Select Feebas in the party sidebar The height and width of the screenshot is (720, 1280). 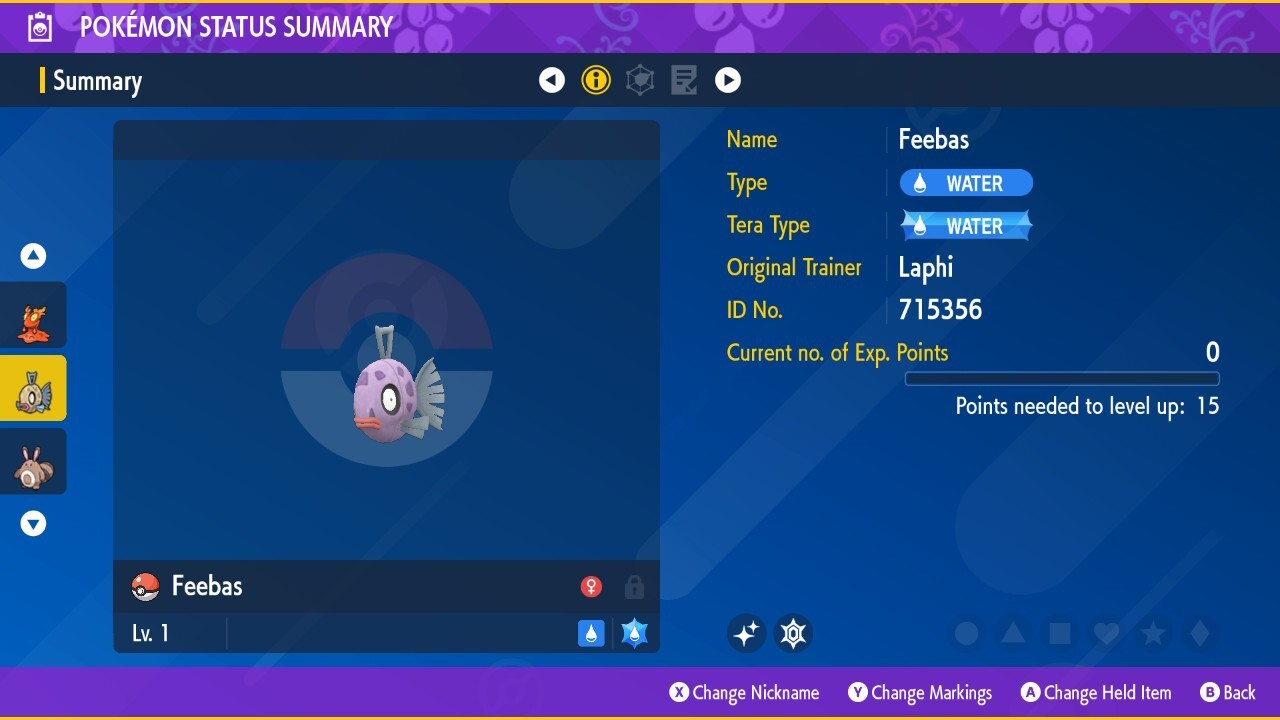coord(33,388)
